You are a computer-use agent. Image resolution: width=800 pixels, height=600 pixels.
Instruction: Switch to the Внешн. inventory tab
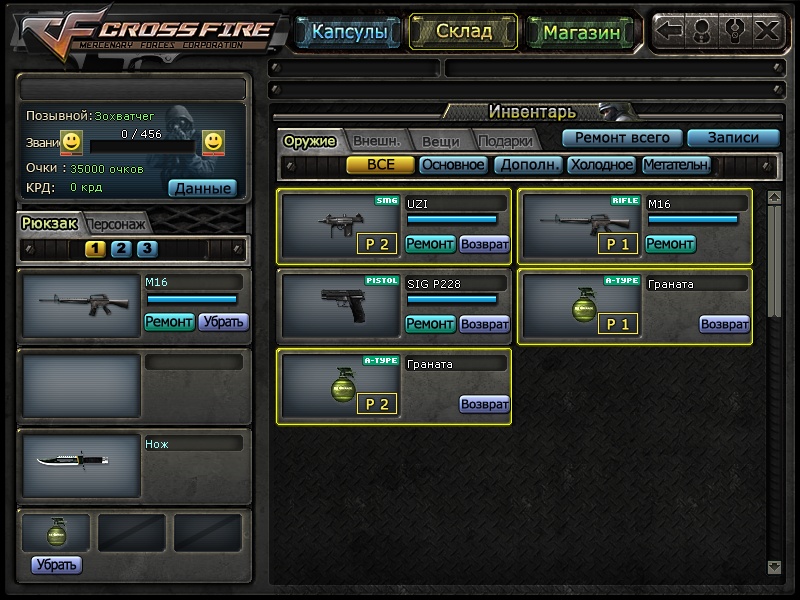(x=377, y=141)
